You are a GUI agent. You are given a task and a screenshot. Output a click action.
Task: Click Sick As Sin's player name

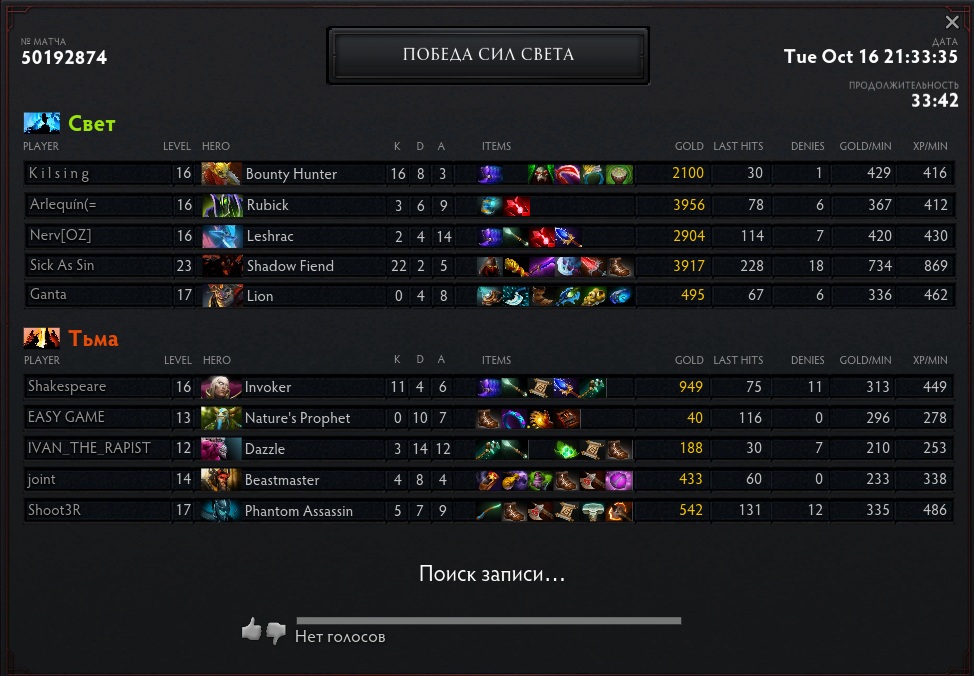point(62,266)
